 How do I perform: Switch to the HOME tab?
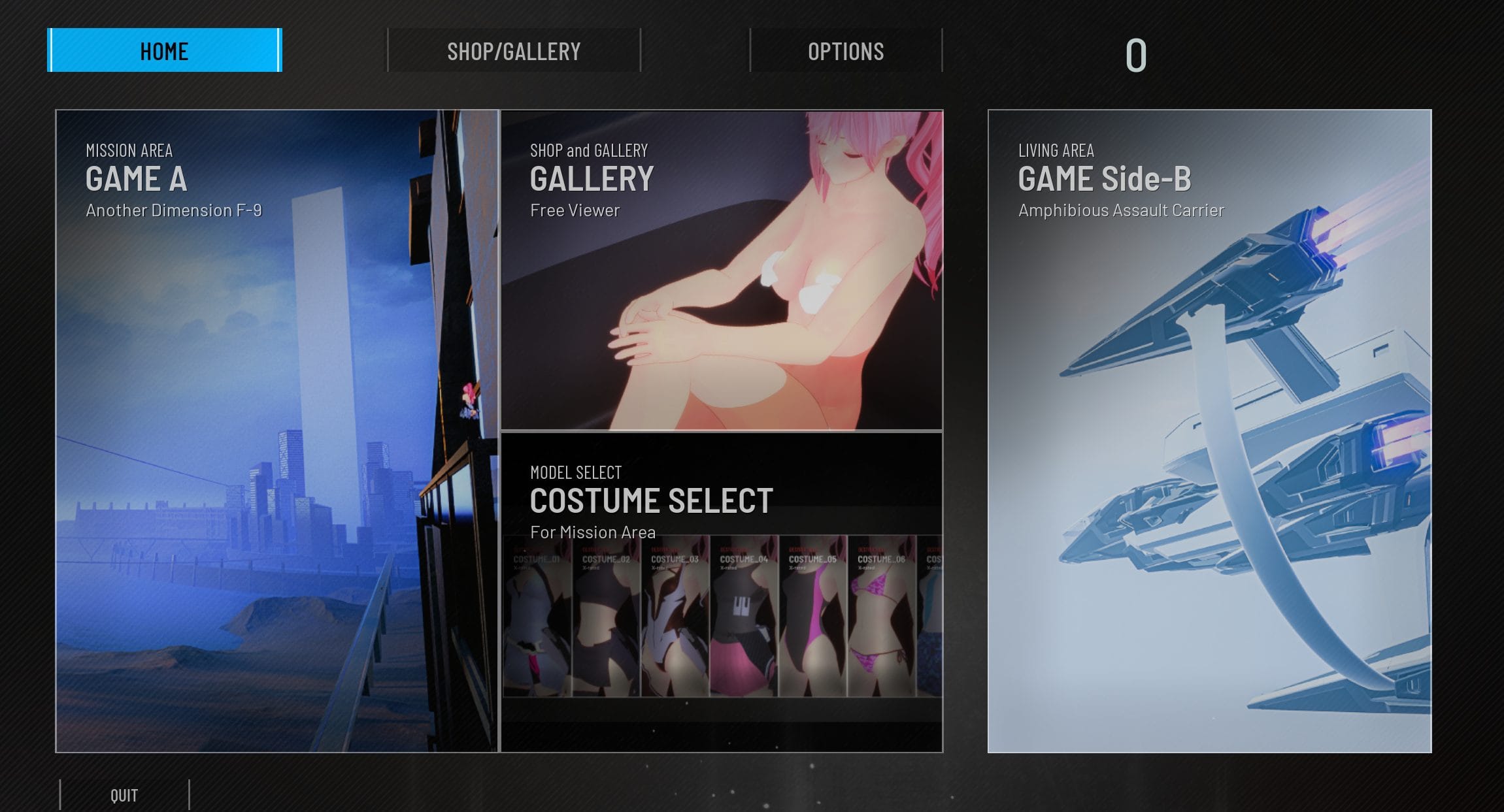tap(165, 50)
